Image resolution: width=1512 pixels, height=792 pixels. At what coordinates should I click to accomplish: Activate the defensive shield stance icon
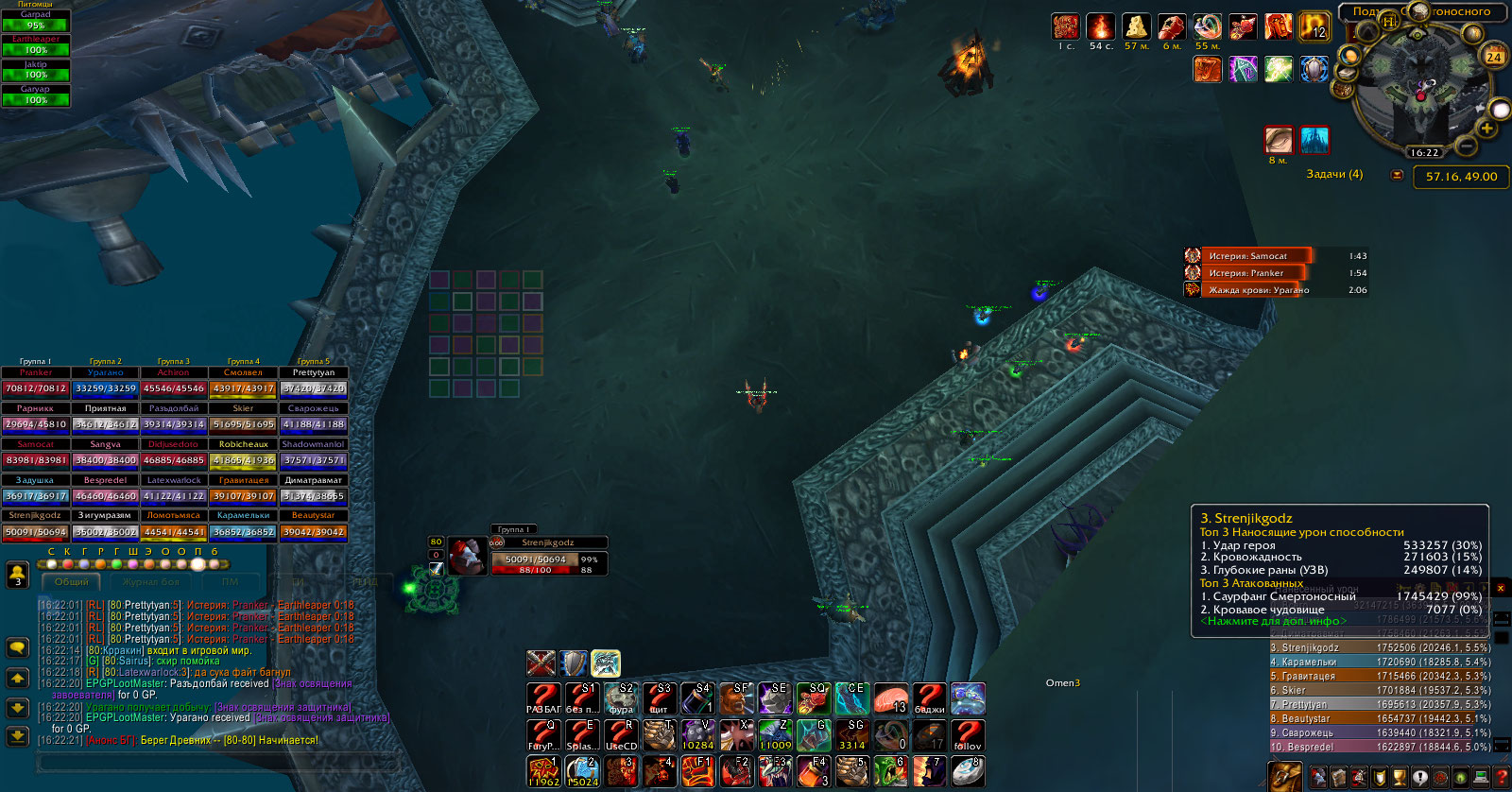point(574,663)
